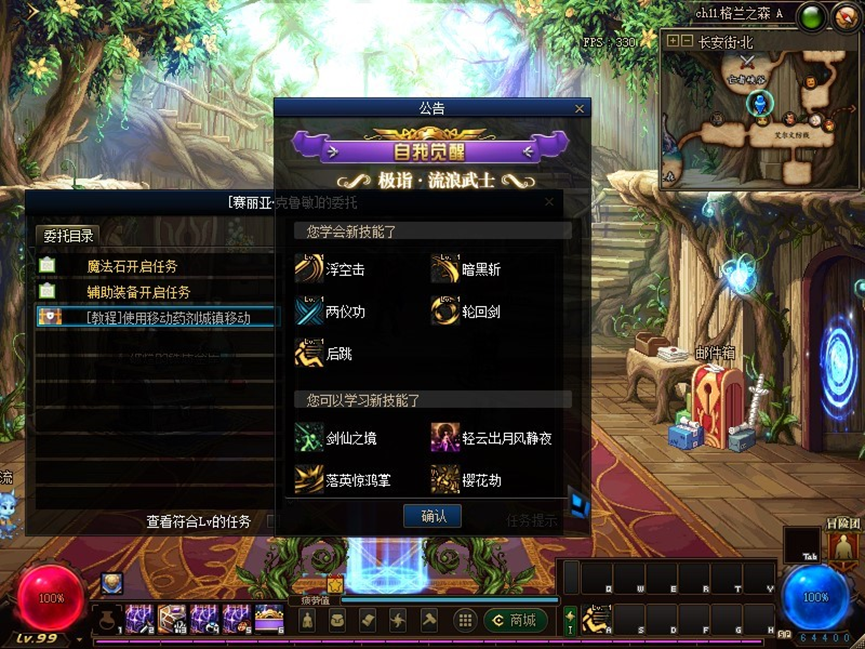865x649 pixels.
Task: Select the 魔法石开启任务 quest entry
Action: click(x=131, y=267)
